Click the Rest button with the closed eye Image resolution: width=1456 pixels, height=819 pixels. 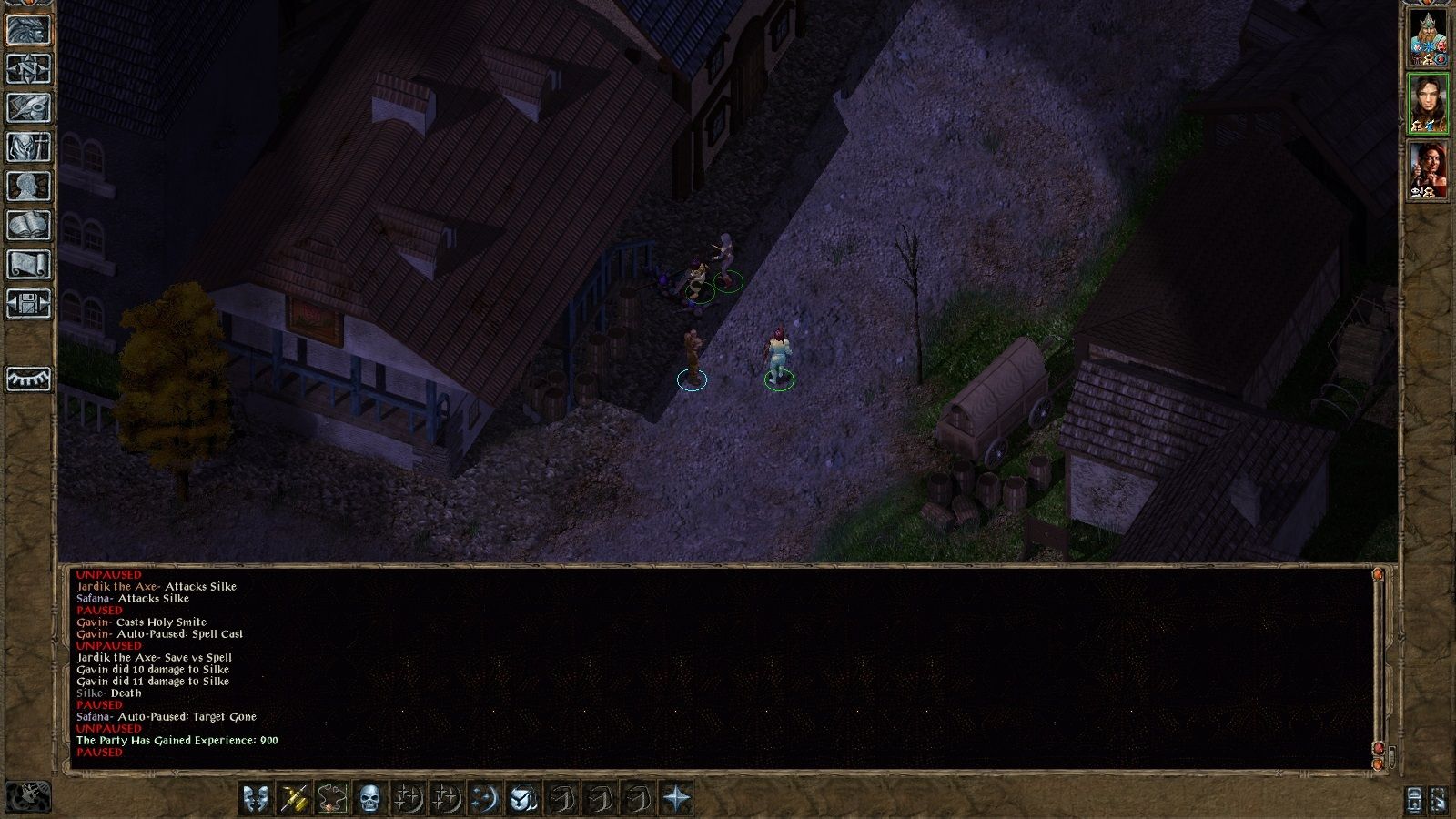tap(27, 378)
